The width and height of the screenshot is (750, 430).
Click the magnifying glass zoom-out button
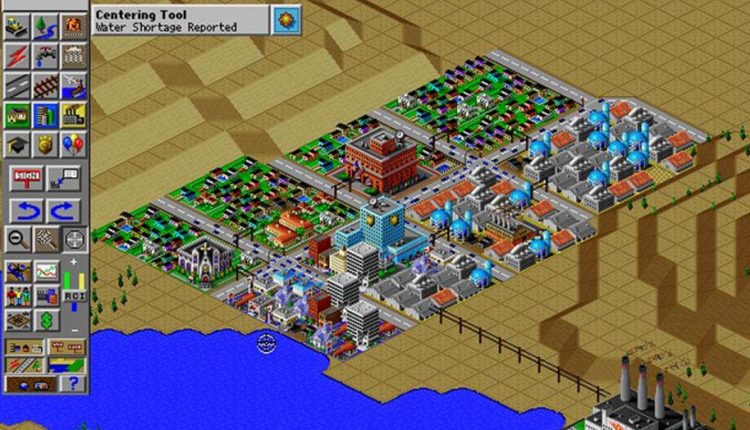[x=17, y=240]
